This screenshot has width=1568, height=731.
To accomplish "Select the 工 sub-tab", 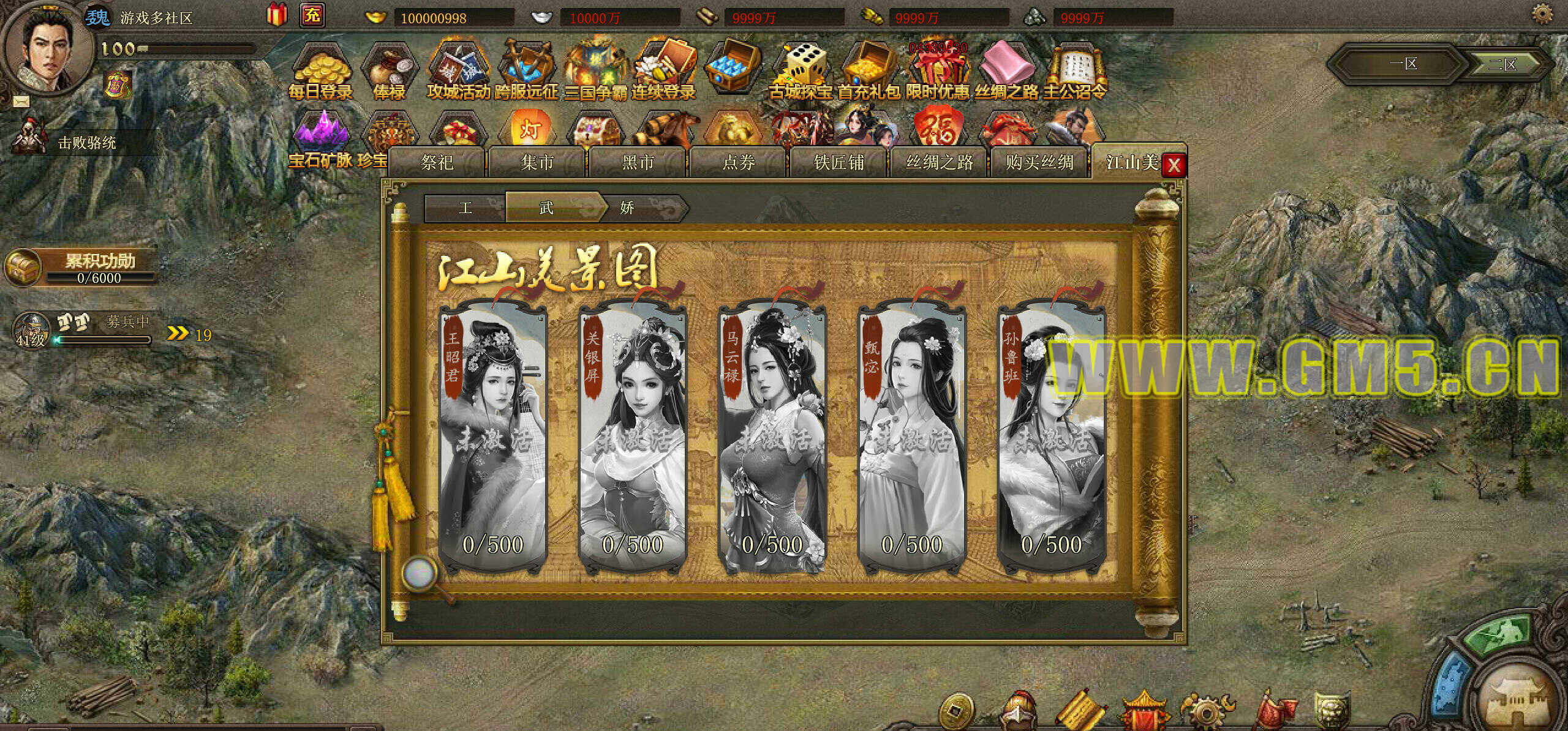I will point(466,208).
